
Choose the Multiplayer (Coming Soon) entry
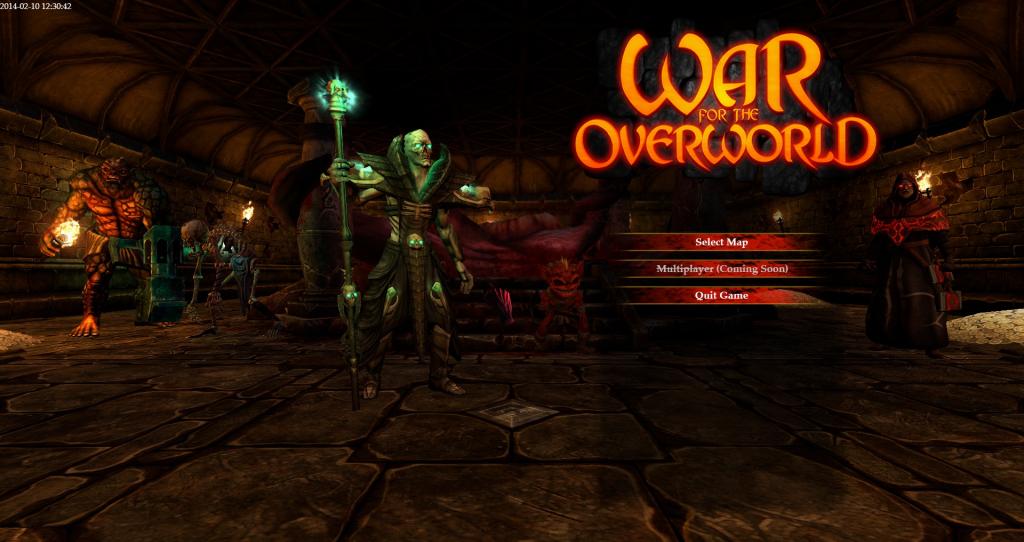click(x=721, y=269)
